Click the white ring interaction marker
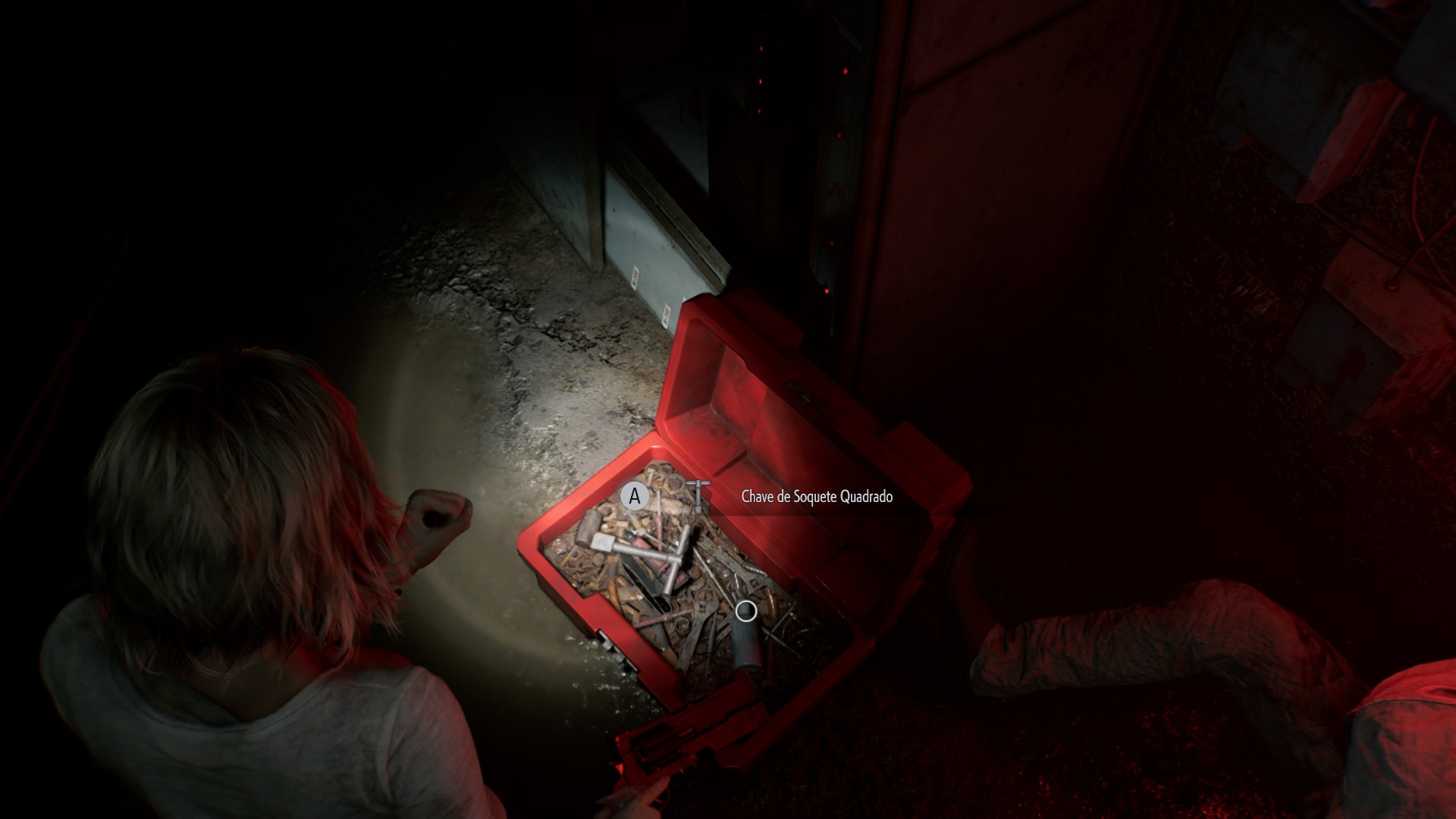The height and width of the screenshot is (819, 1456). click(746, 610)
